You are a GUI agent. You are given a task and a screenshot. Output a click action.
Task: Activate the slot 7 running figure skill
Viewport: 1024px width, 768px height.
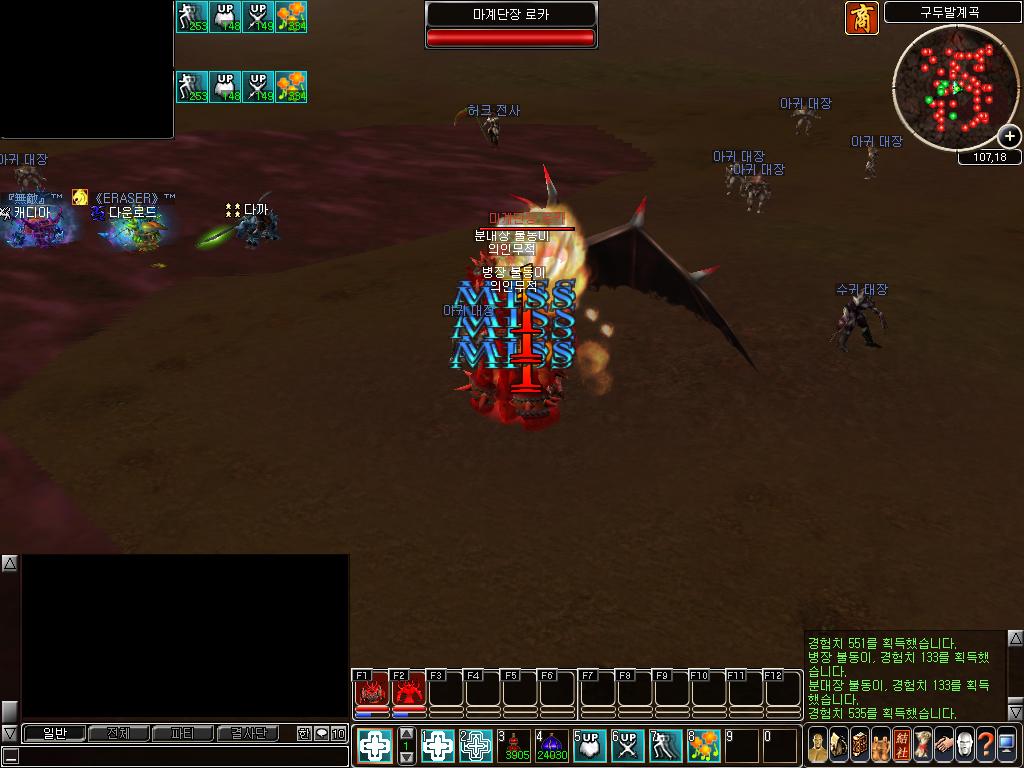pyautogui.click(x=666, y=745)
